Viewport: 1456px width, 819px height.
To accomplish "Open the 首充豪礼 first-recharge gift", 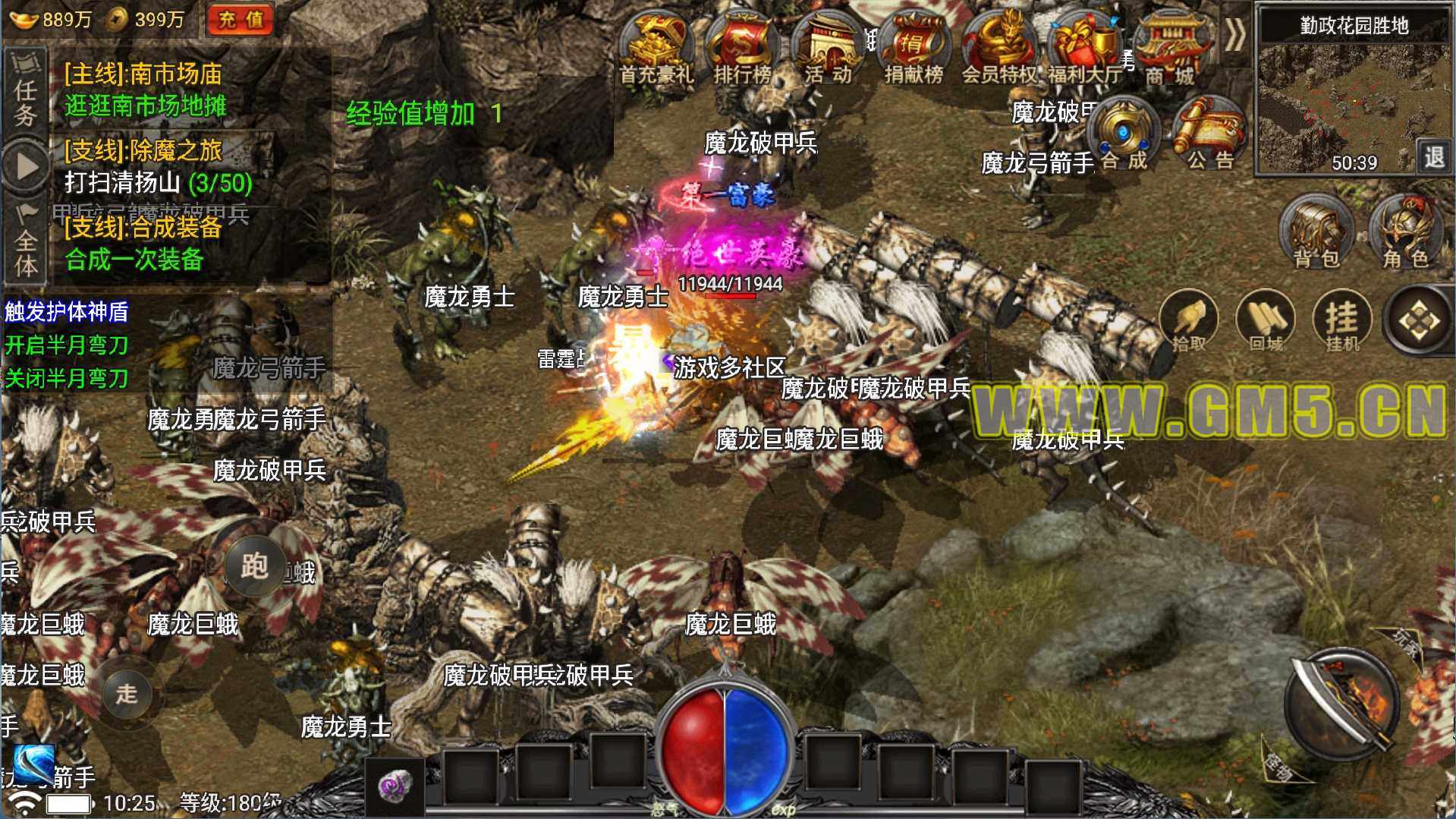I will (x=656, y=49).
